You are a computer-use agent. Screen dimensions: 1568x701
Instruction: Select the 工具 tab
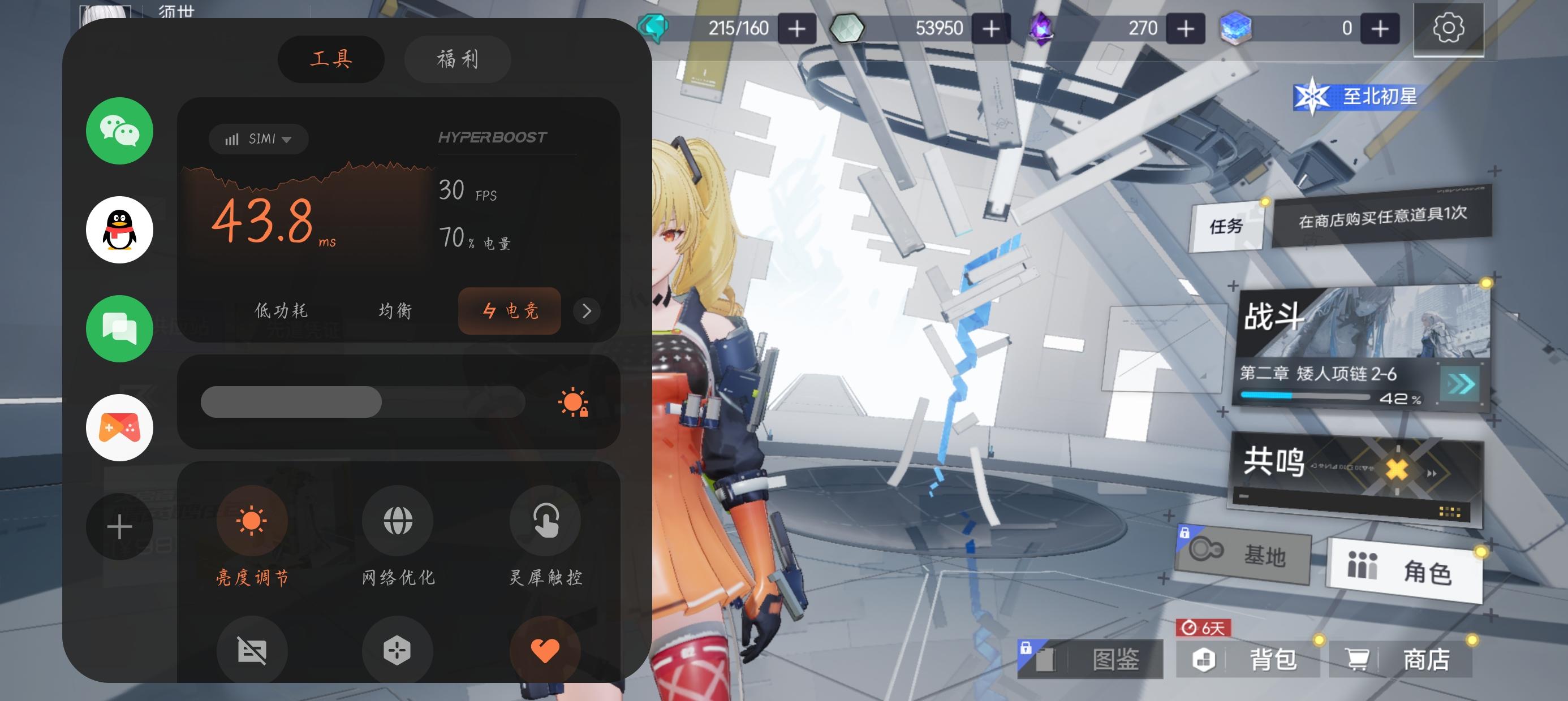click(330, 59)
